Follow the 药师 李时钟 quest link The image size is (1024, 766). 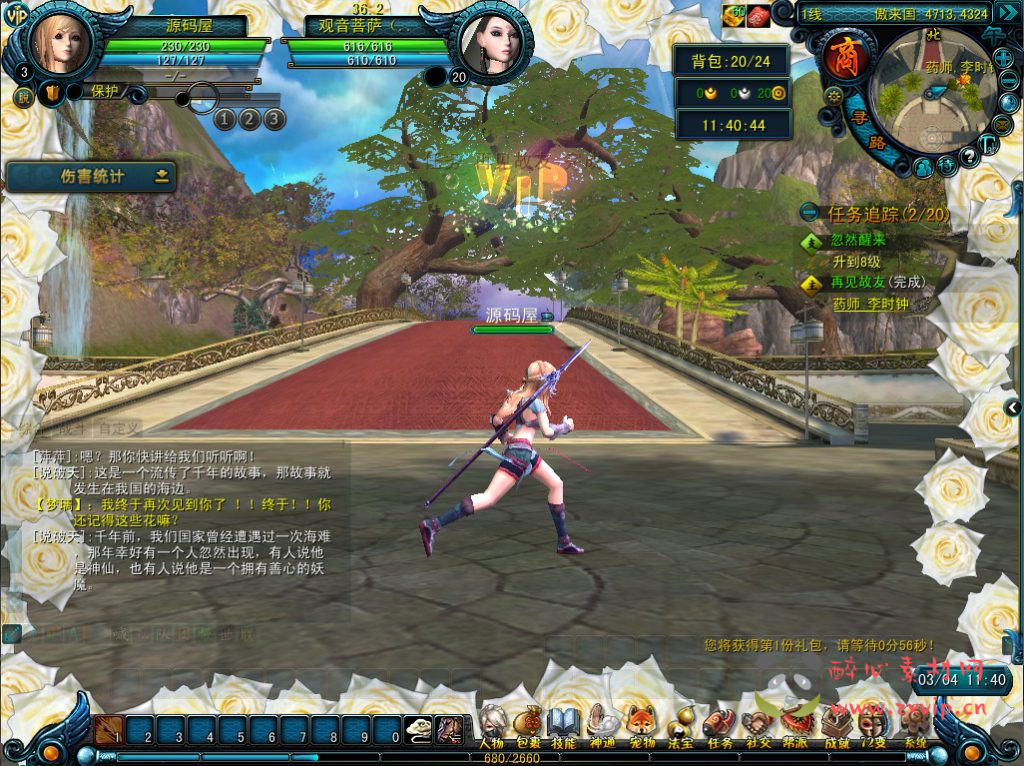[870, 303]
